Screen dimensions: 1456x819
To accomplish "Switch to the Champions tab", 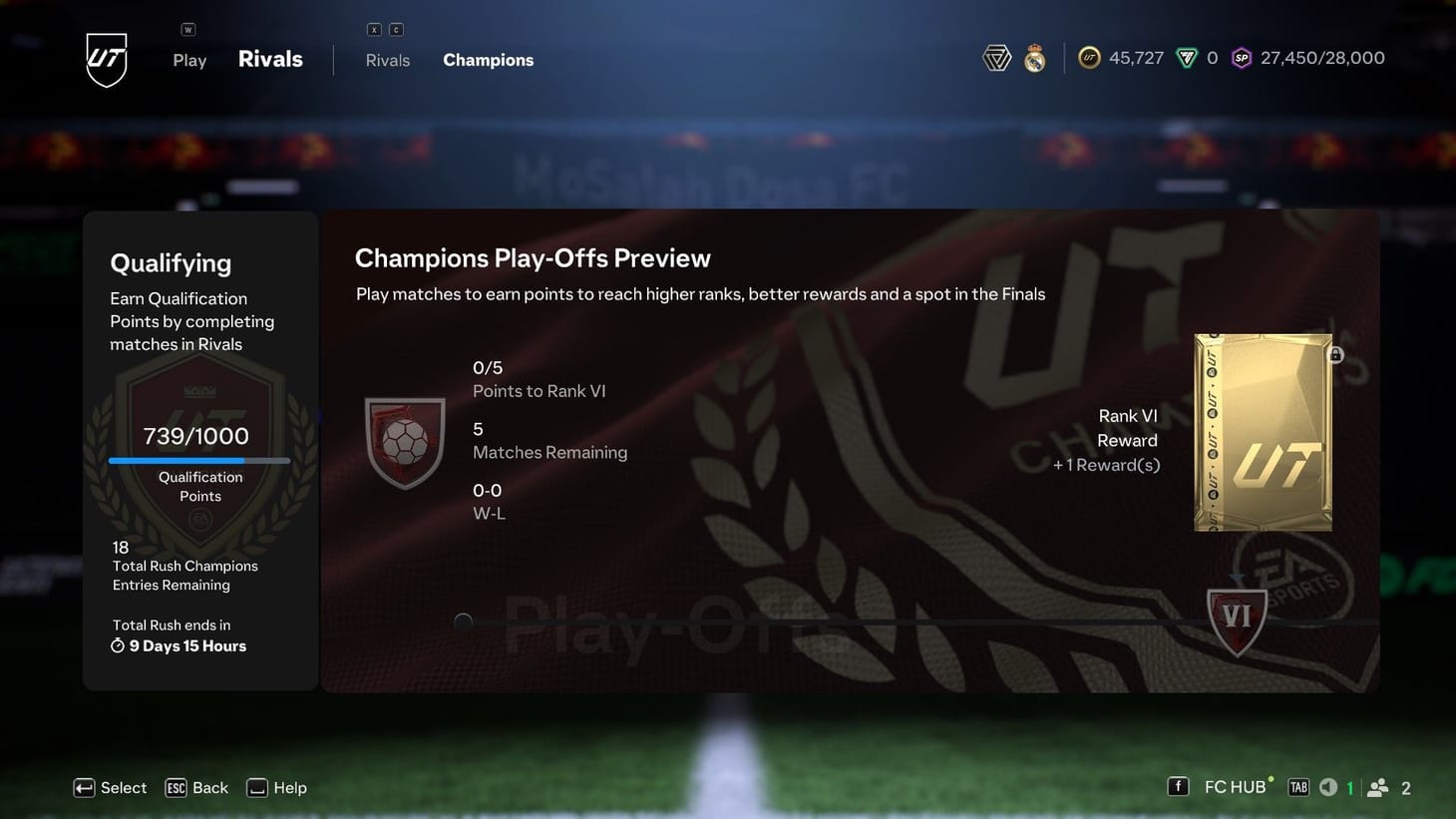I will point(488,60).
